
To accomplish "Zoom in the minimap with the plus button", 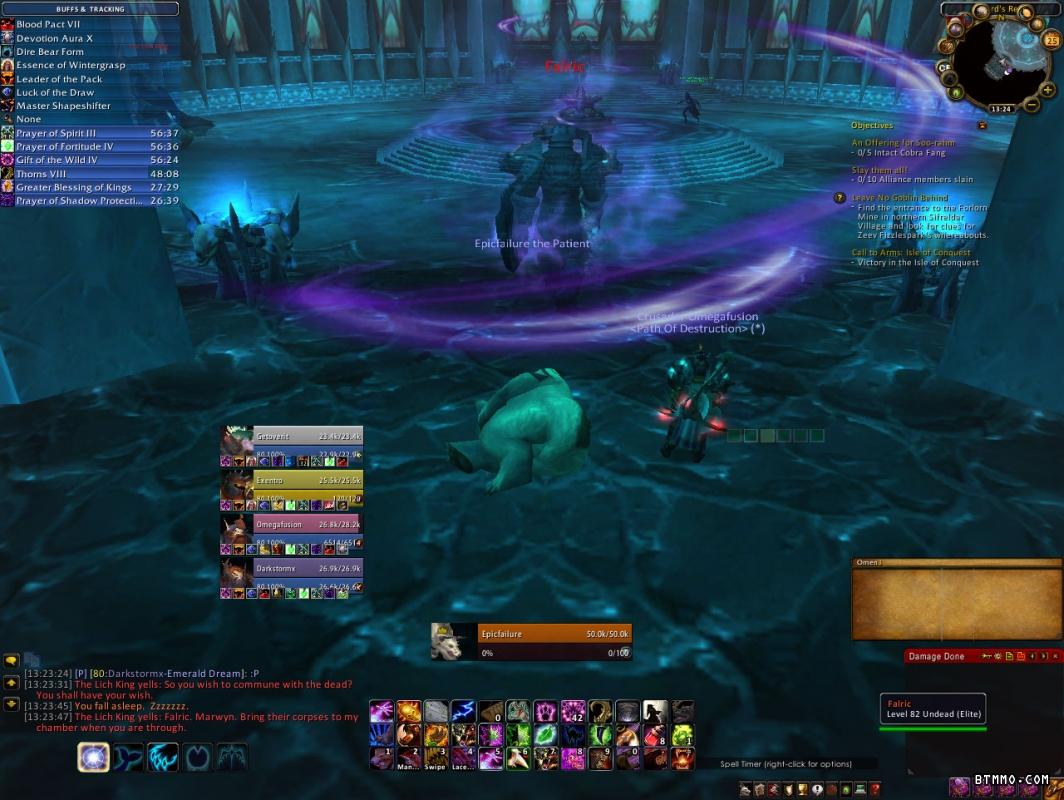I will tap(1047, 90).
